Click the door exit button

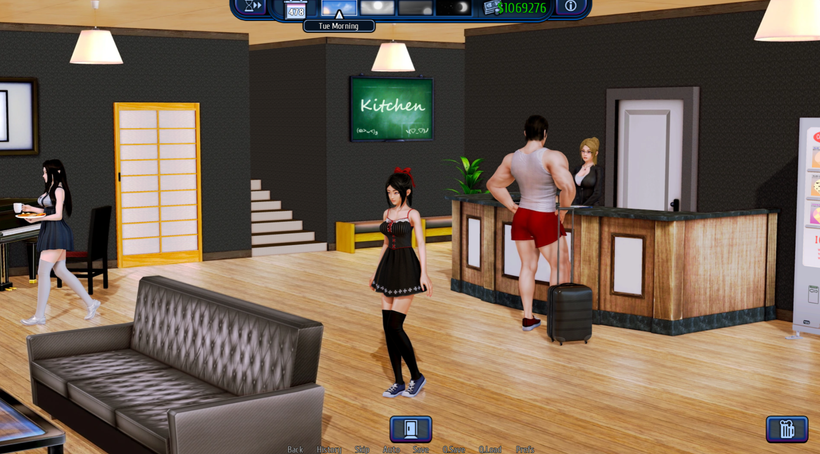point(410,429)
